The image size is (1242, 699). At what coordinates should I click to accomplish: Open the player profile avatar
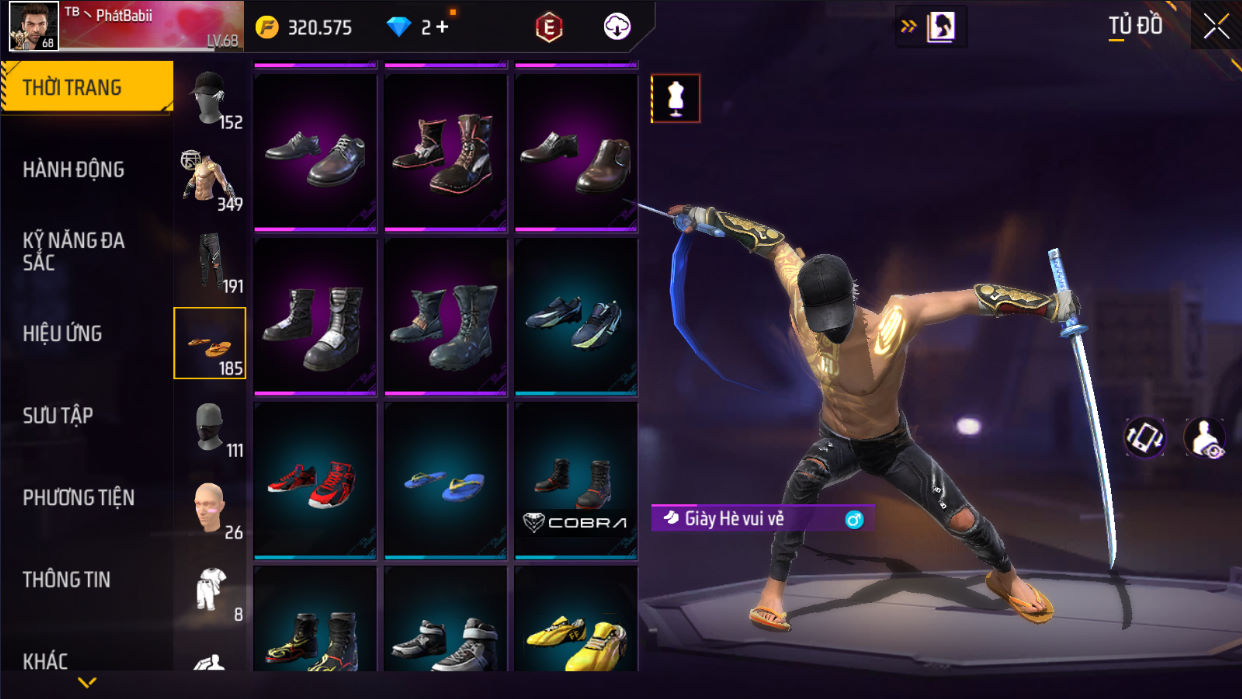[33, 25]
